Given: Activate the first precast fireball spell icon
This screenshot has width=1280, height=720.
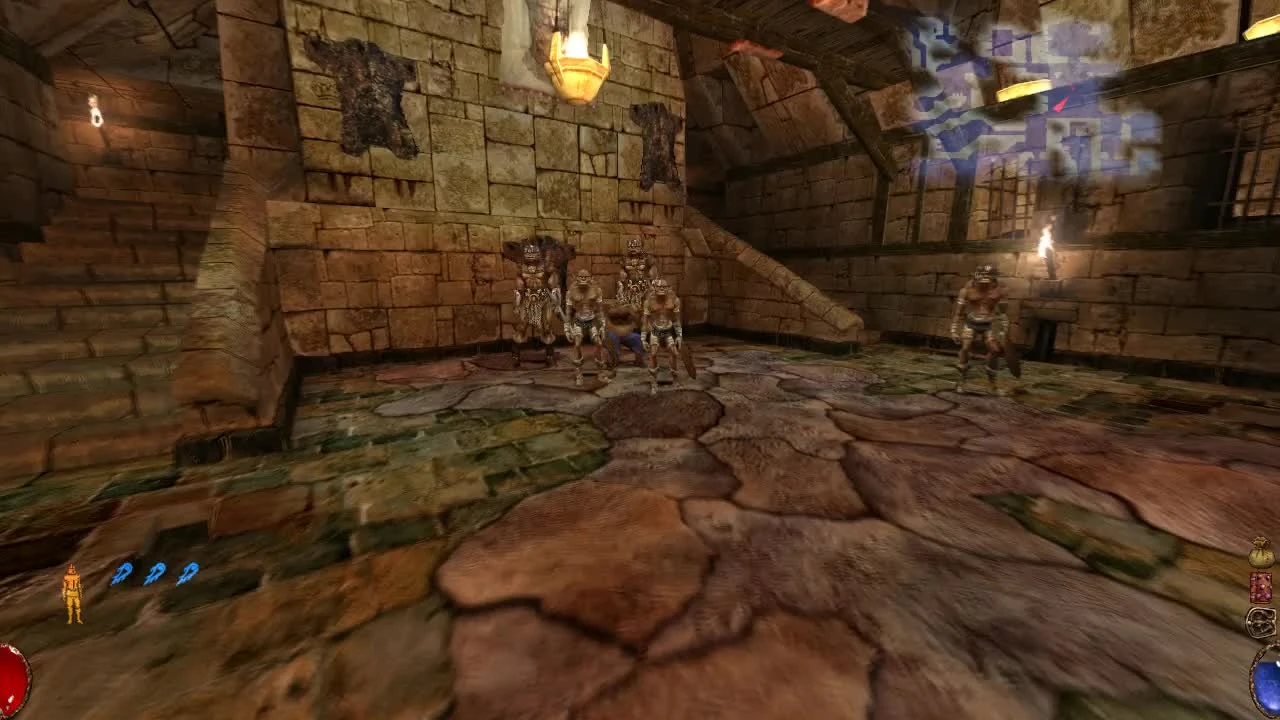Looking at the screenshot, I should (x=122, y=573).
